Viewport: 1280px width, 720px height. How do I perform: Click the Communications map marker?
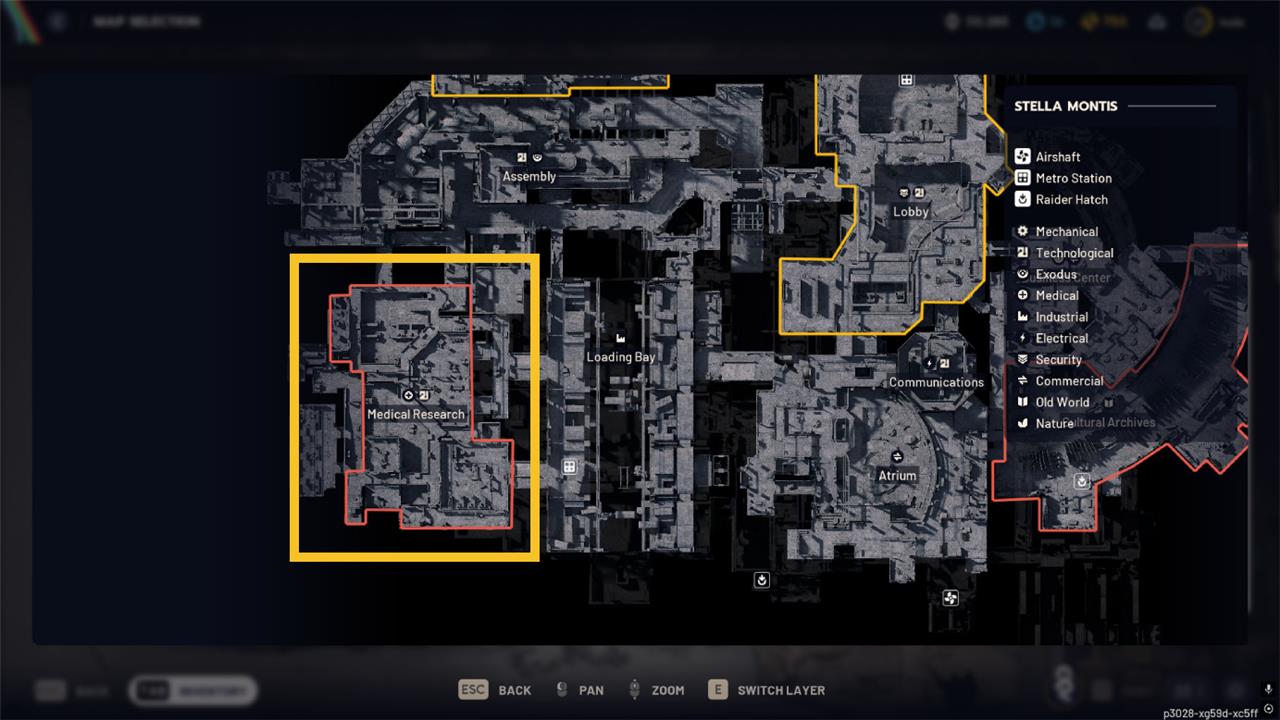pyautogui.click(x=936, y=382)
